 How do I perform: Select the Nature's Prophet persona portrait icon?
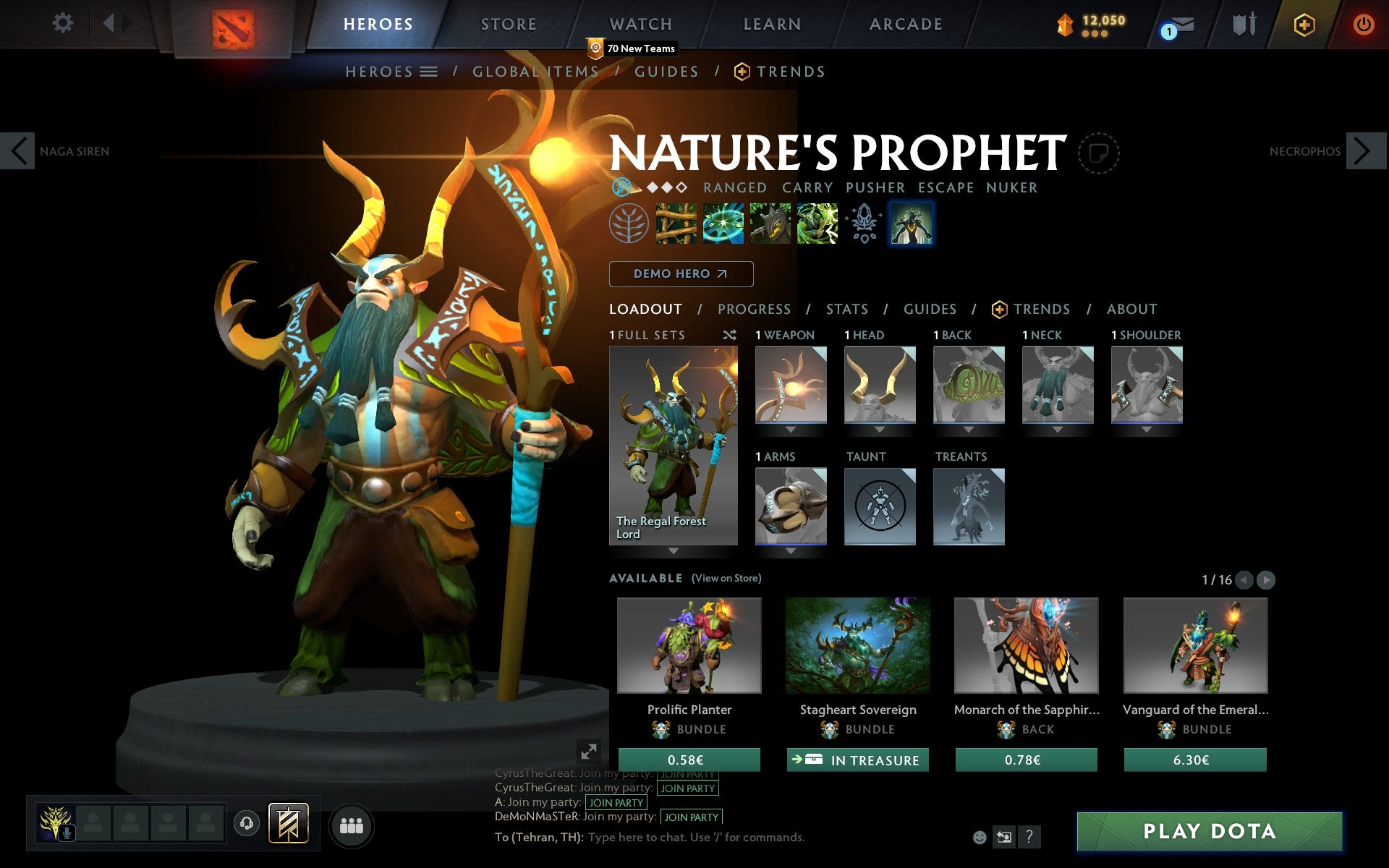tap(911, 224)
